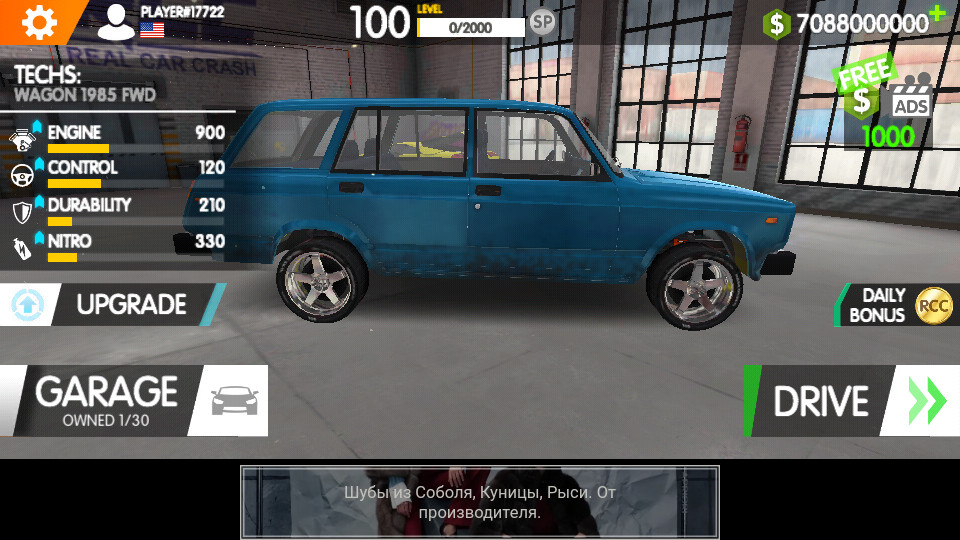
Task: Open the fur coat banner advertisement
Action: tap(480, 502)
